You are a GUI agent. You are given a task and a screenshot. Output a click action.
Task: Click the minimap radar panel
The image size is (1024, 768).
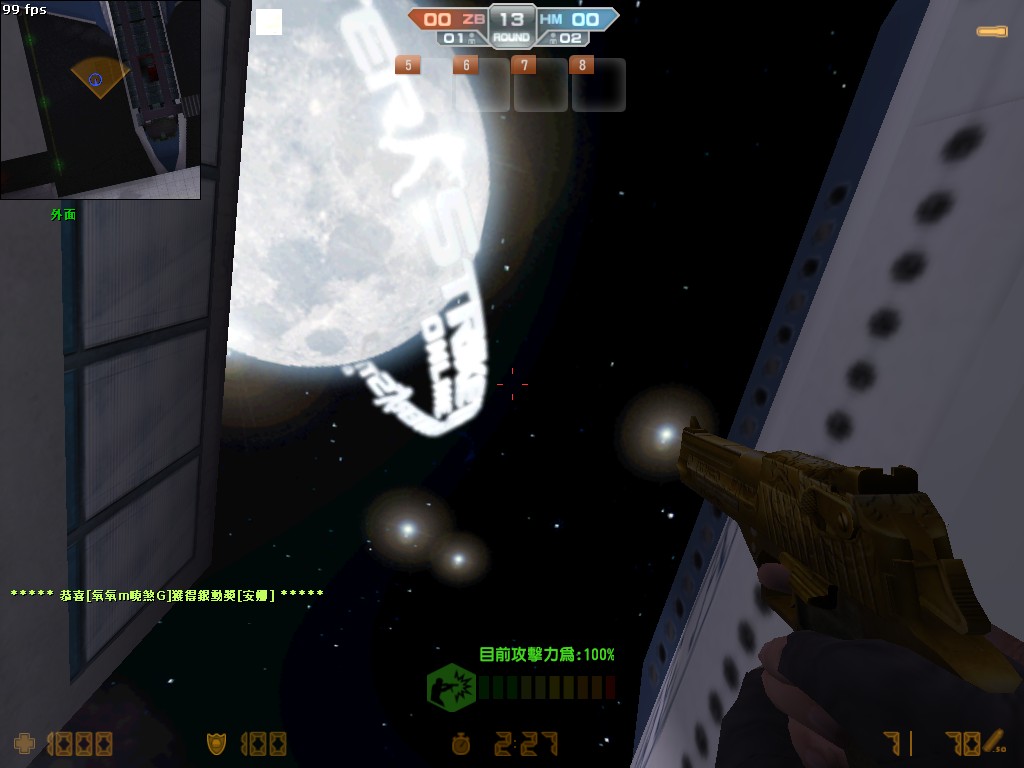[x=100, y=99]
